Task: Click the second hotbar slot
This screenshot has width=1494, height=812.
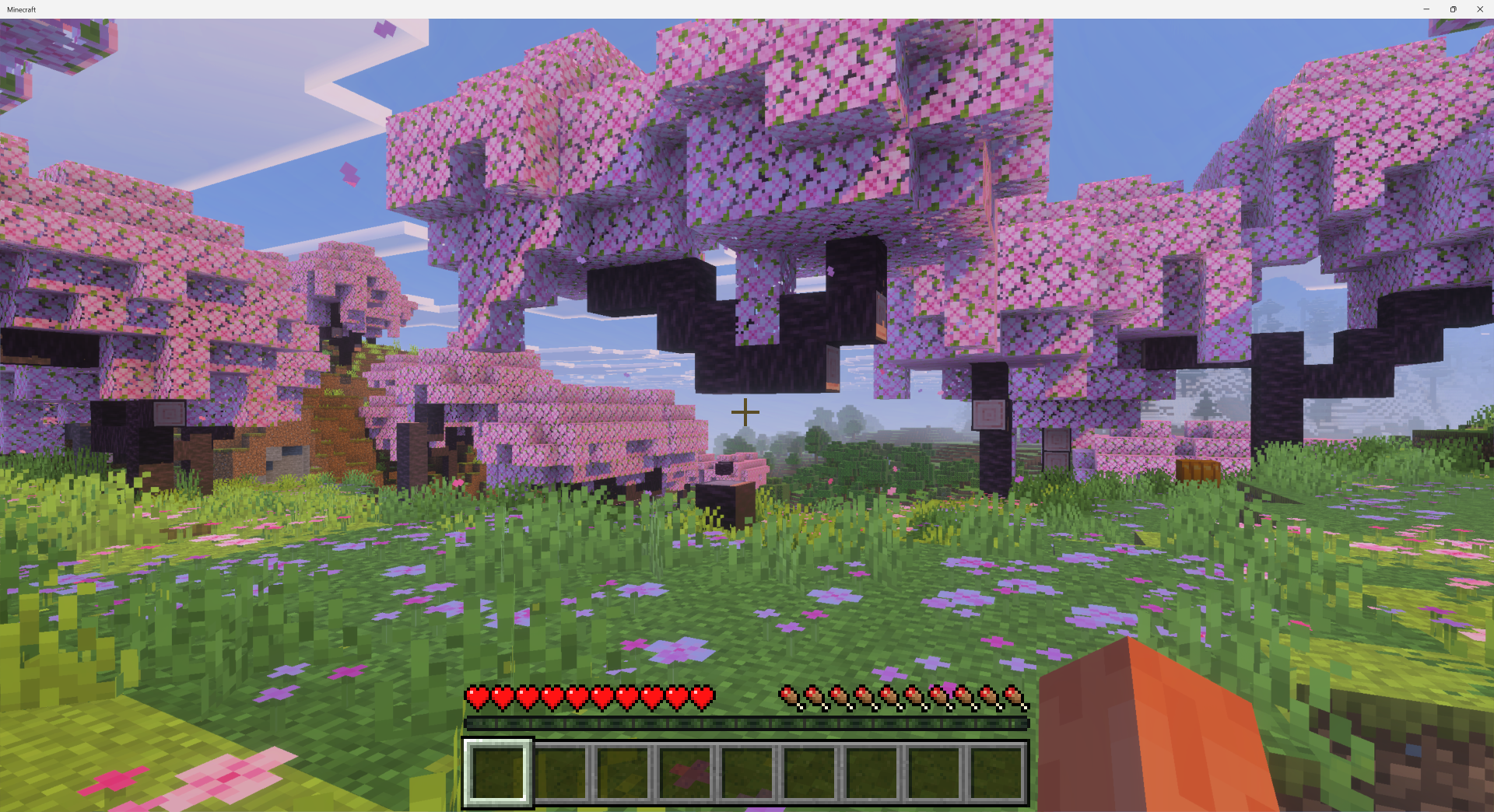Action: tap(561, 768)
